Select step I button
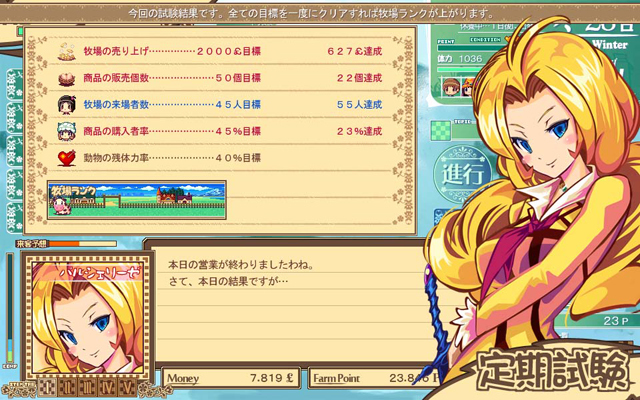Screen dimensions: 640x400 point(49,385)
